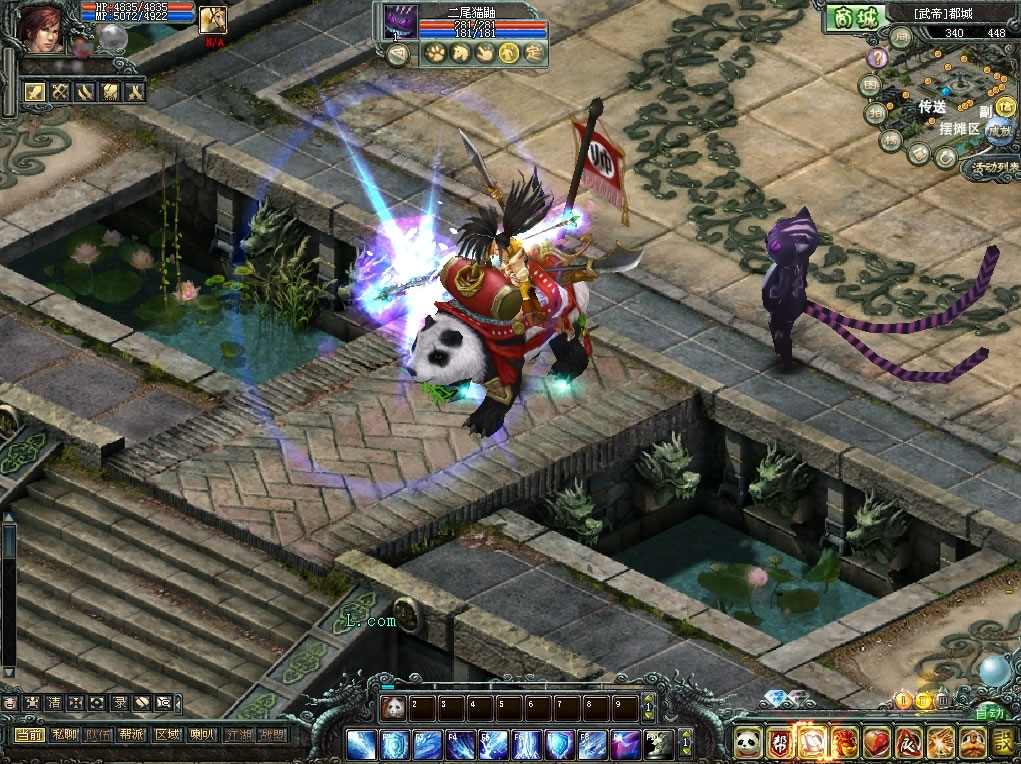The height and width of the screenshot is (764, 1021).
Task: Open the 設 settings button
Action: [x=1003, y=743]
